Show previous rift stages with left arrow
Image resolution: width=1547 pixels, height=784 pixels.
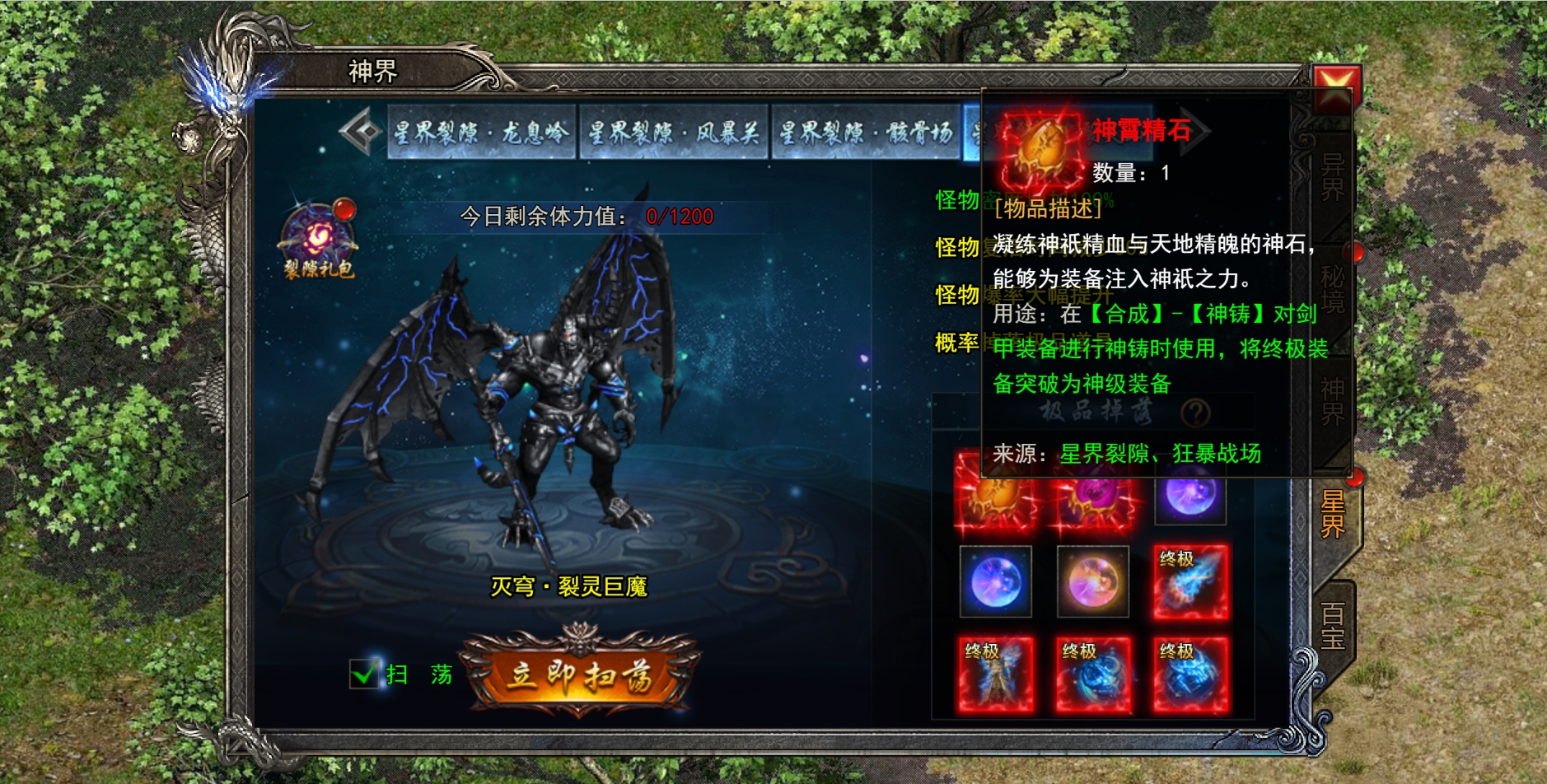click(360, 132)
